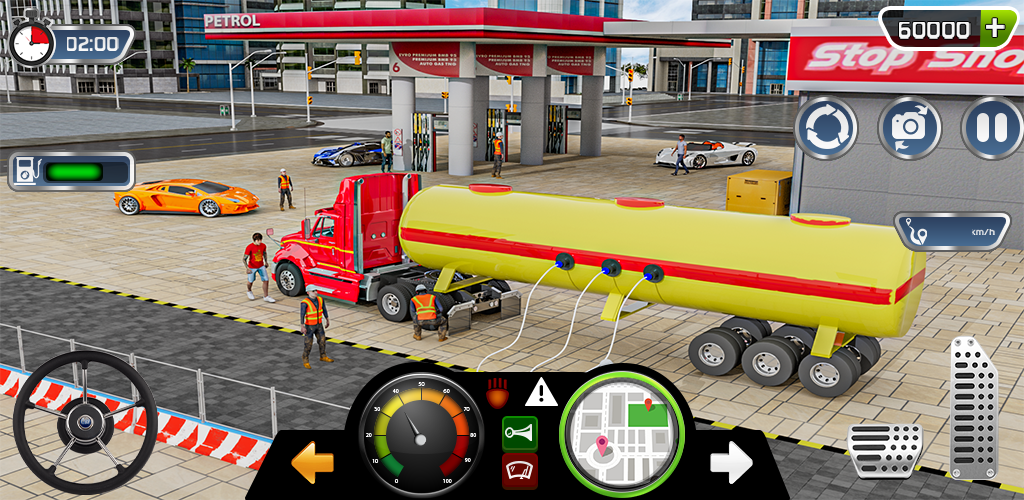Step on the tall accelerator pedal
This screenshot has width=1024, height=500.
click(973, 407)
